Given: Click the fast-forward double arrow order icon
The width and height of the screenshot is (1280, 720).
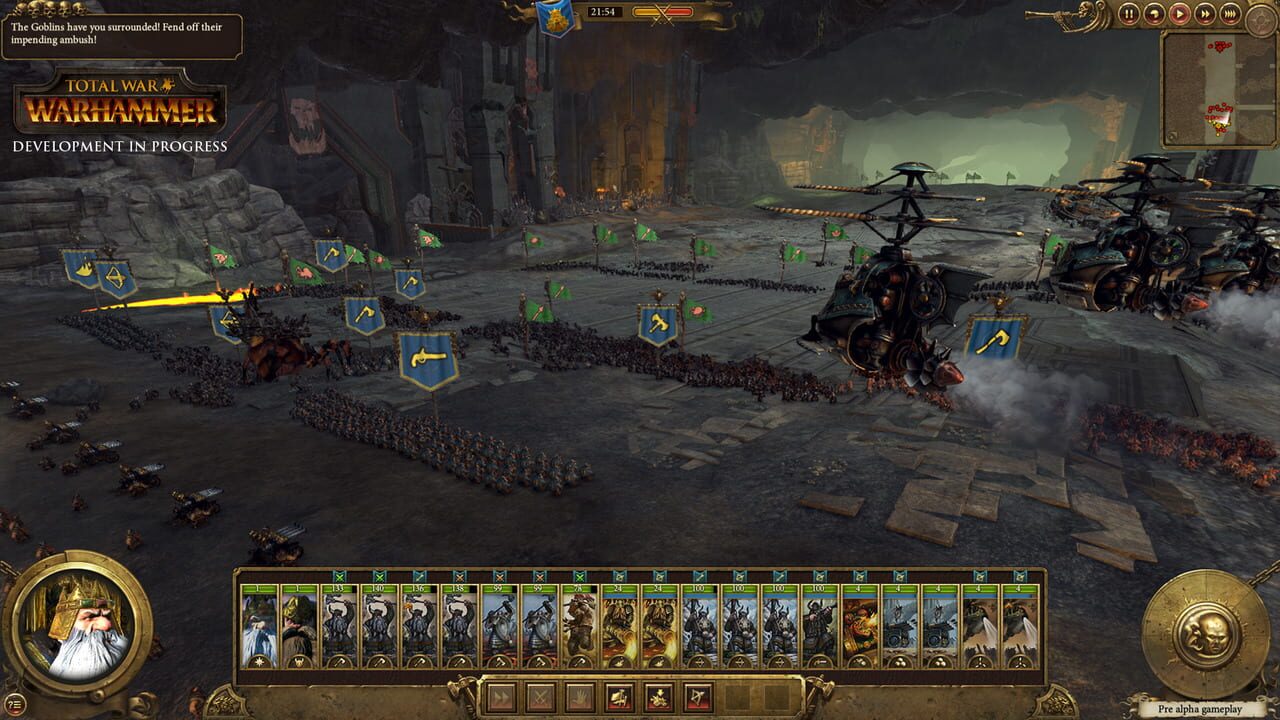Looking at the screenshot, I should (502, 697).
